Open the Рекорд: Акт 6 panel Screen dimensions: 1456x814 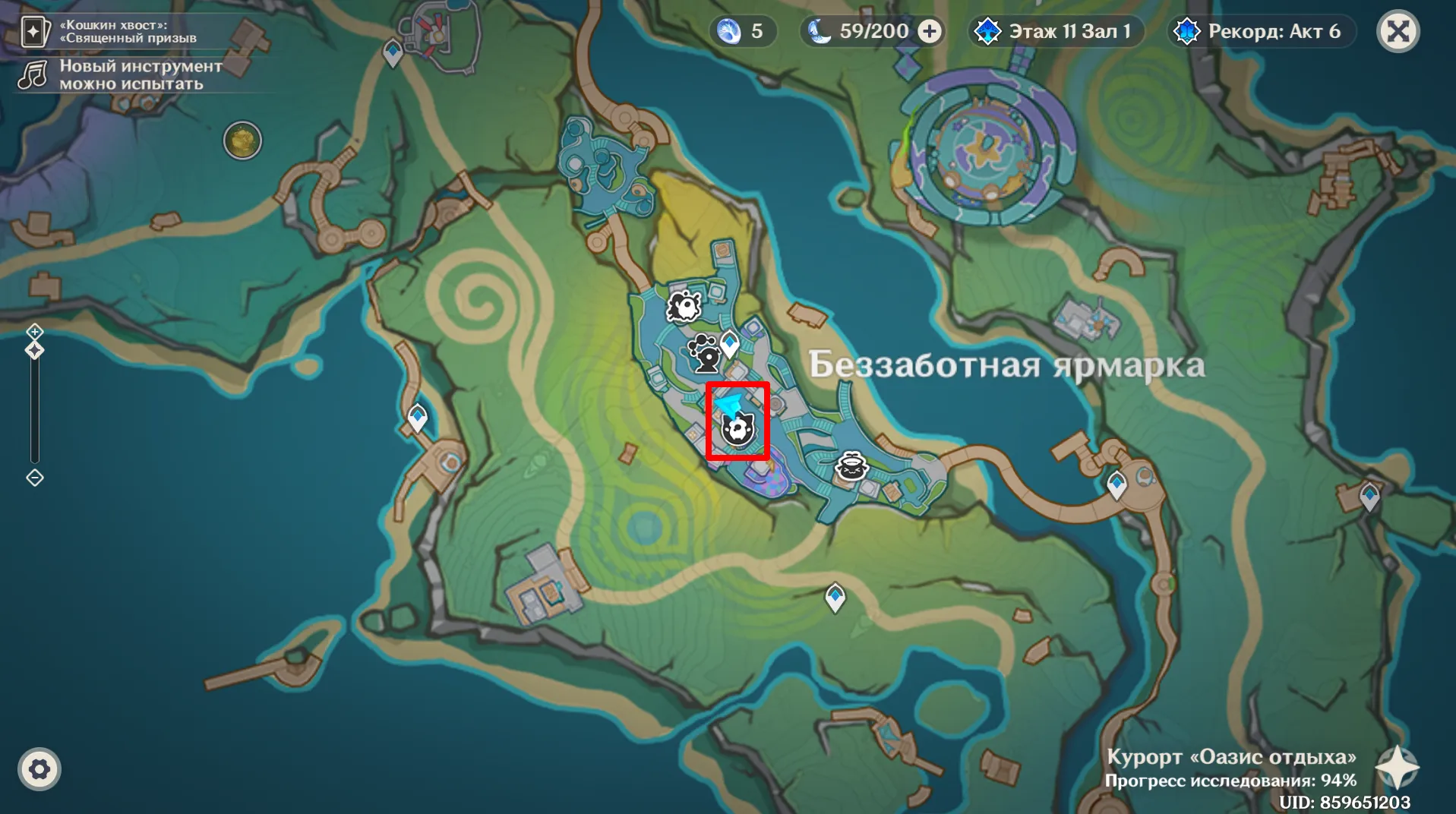[1261, 31]
